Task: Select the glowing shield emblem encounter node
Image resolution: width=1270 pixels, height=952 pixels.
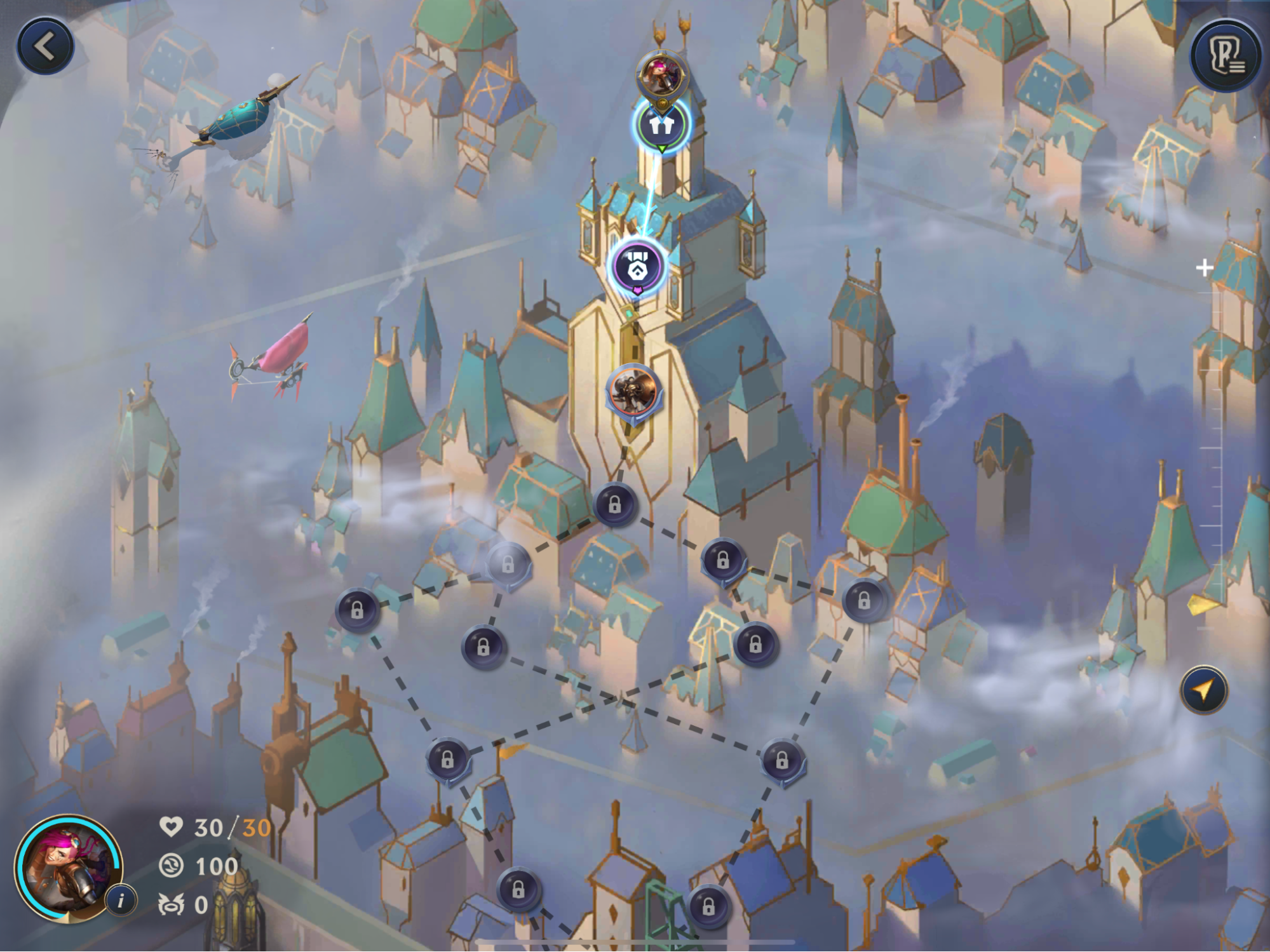Action: 637,267
